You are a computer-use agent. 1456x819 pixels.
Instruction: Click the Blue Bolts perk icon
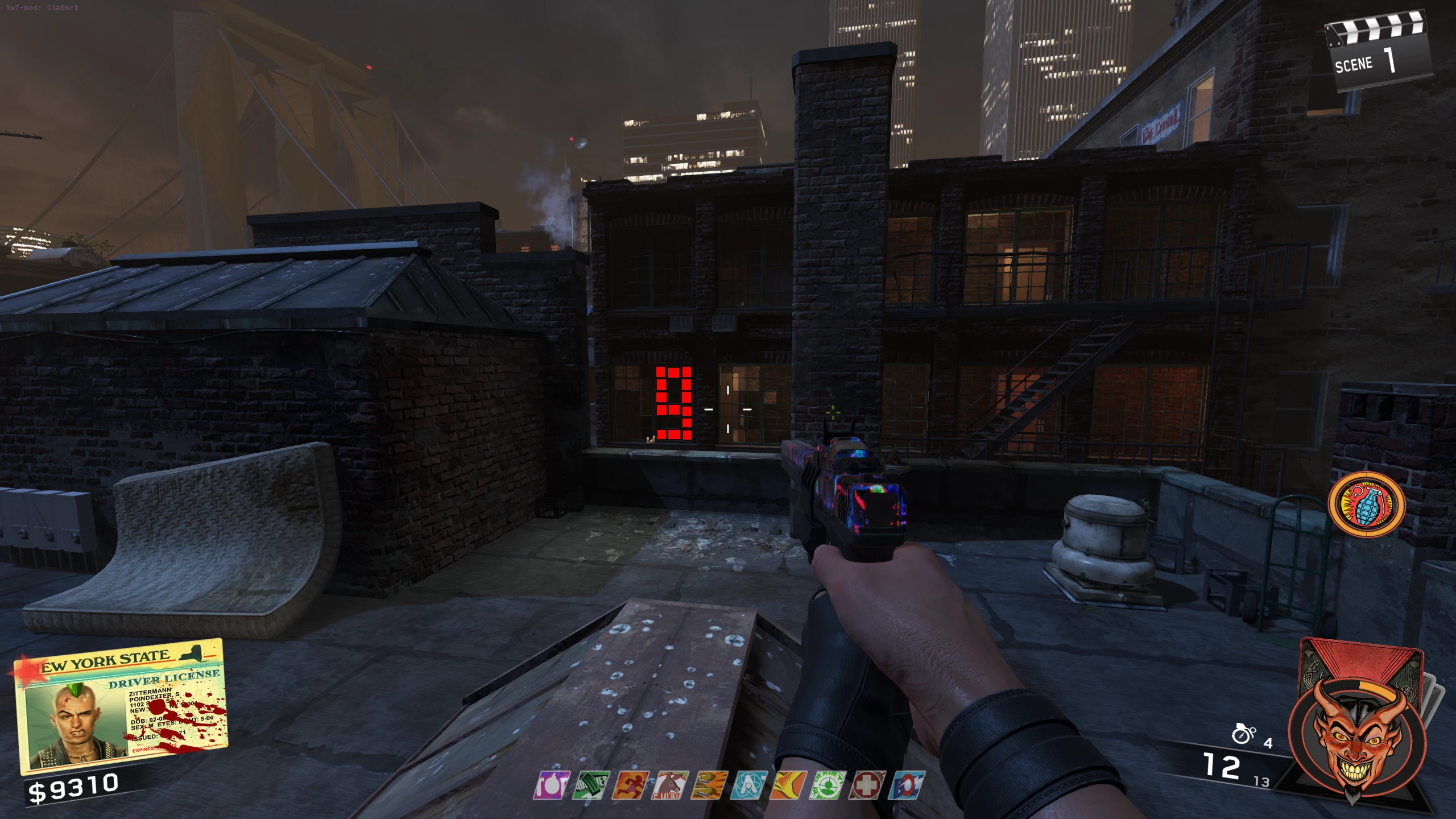point(907,785)
